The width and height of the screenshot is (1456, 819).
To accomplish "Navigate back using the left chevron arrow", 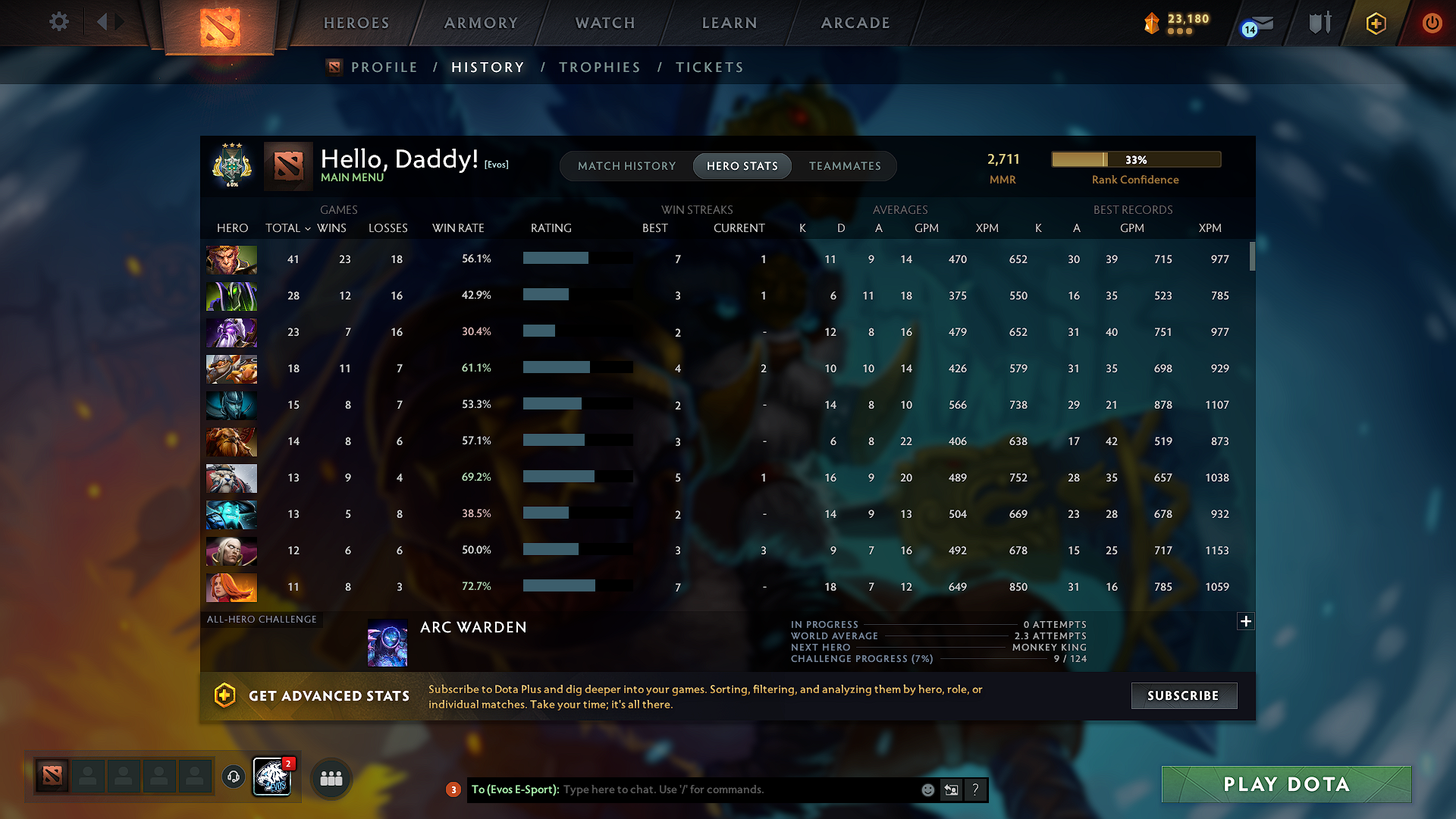I will coord(104,22).
